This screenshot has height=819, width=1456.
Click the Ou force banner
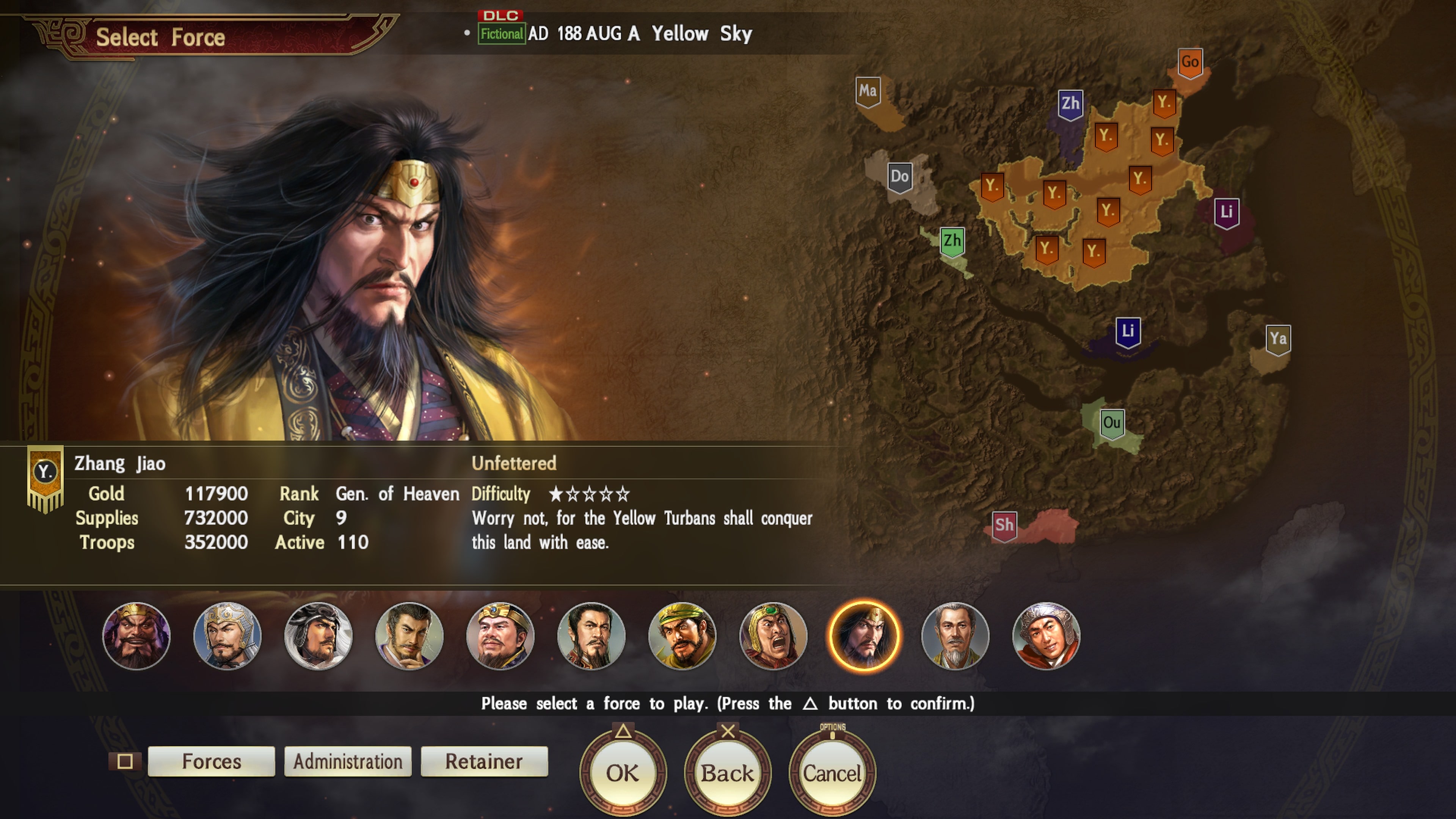(1111, 423)
